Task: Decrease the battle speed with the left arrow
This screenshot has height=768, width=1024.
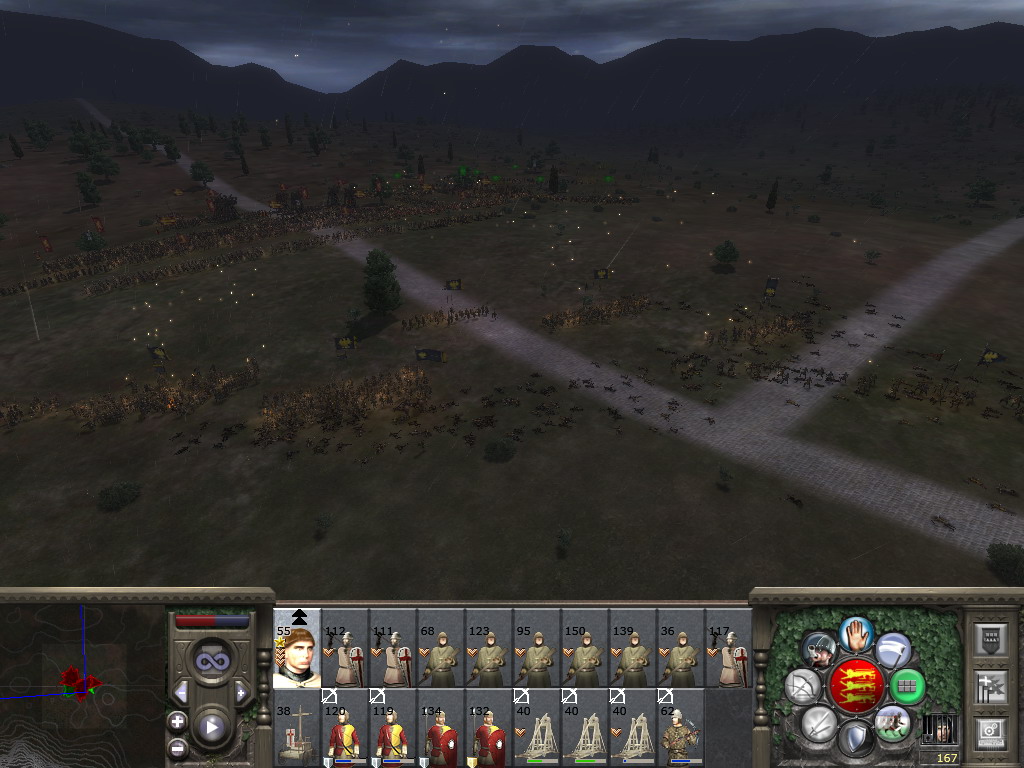Action: pyautogui.click(x=181, y=692)
